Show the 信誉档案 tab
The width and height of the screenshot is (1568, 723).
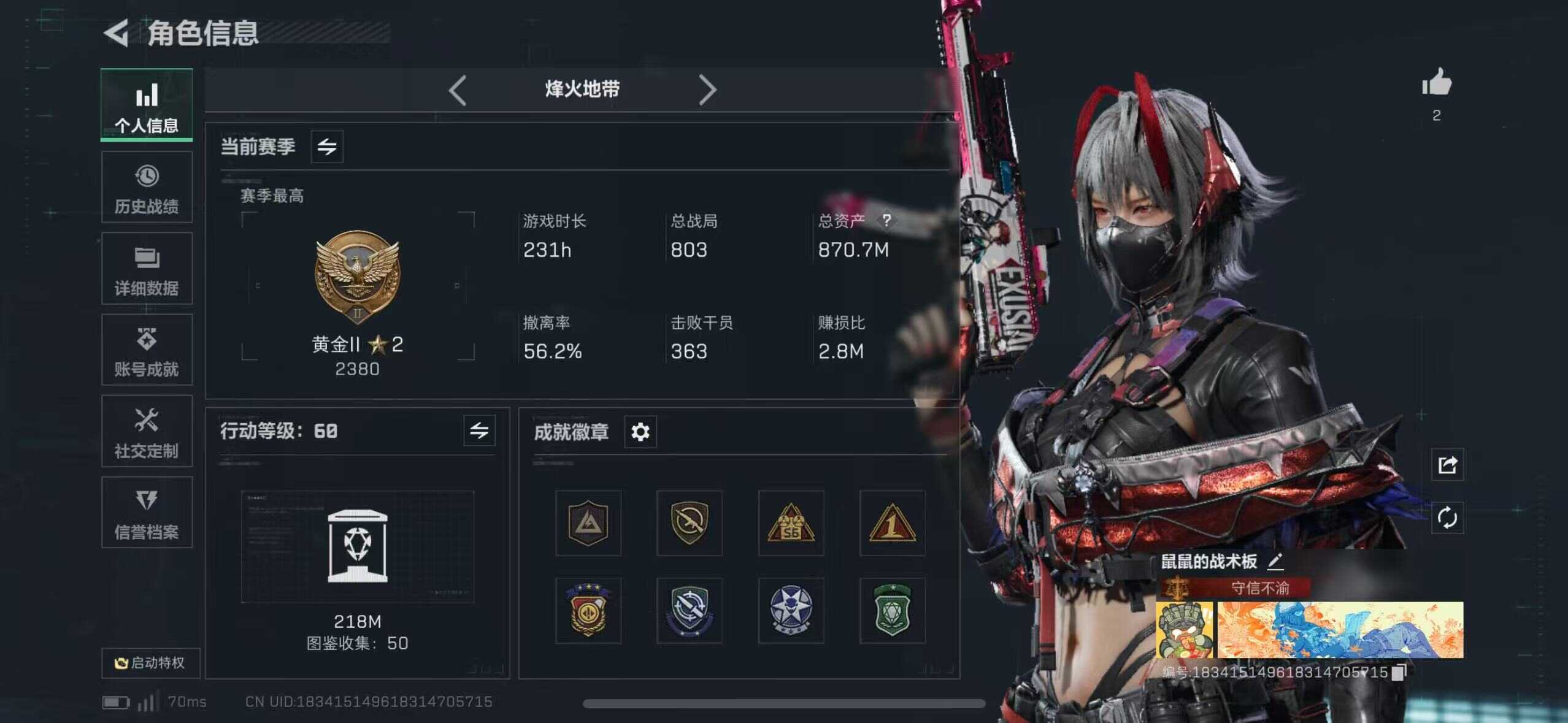click(147, 513)
